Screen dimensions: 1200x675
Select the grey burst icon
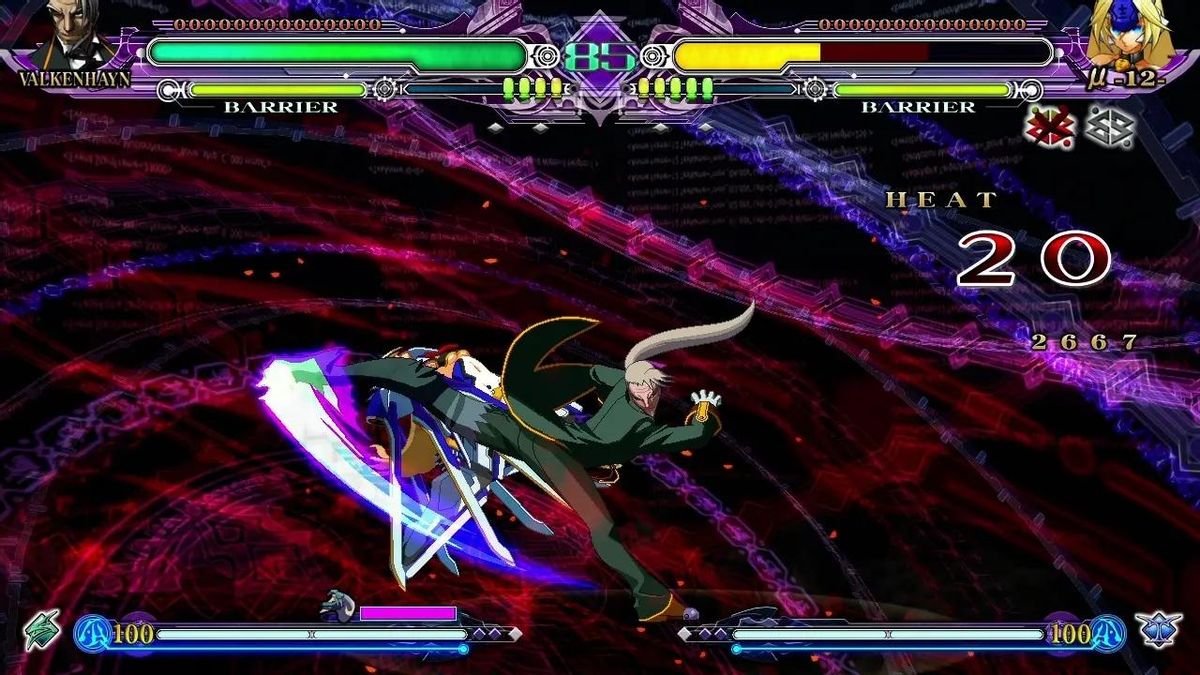pyautogui.click(x=1110, y=128)
